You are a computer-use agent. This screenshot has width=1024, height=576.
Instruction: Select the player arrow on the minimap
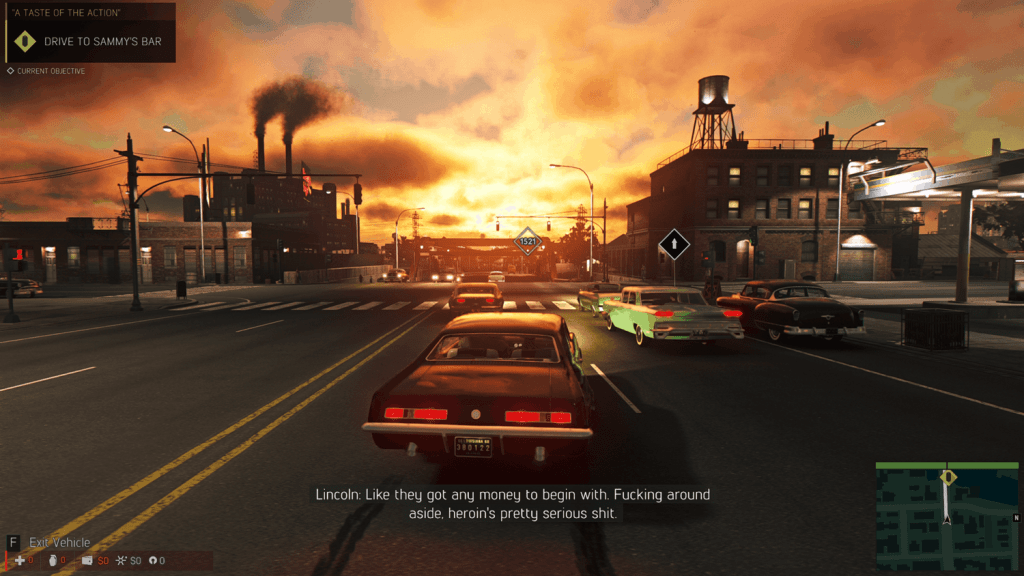[946, 518]
